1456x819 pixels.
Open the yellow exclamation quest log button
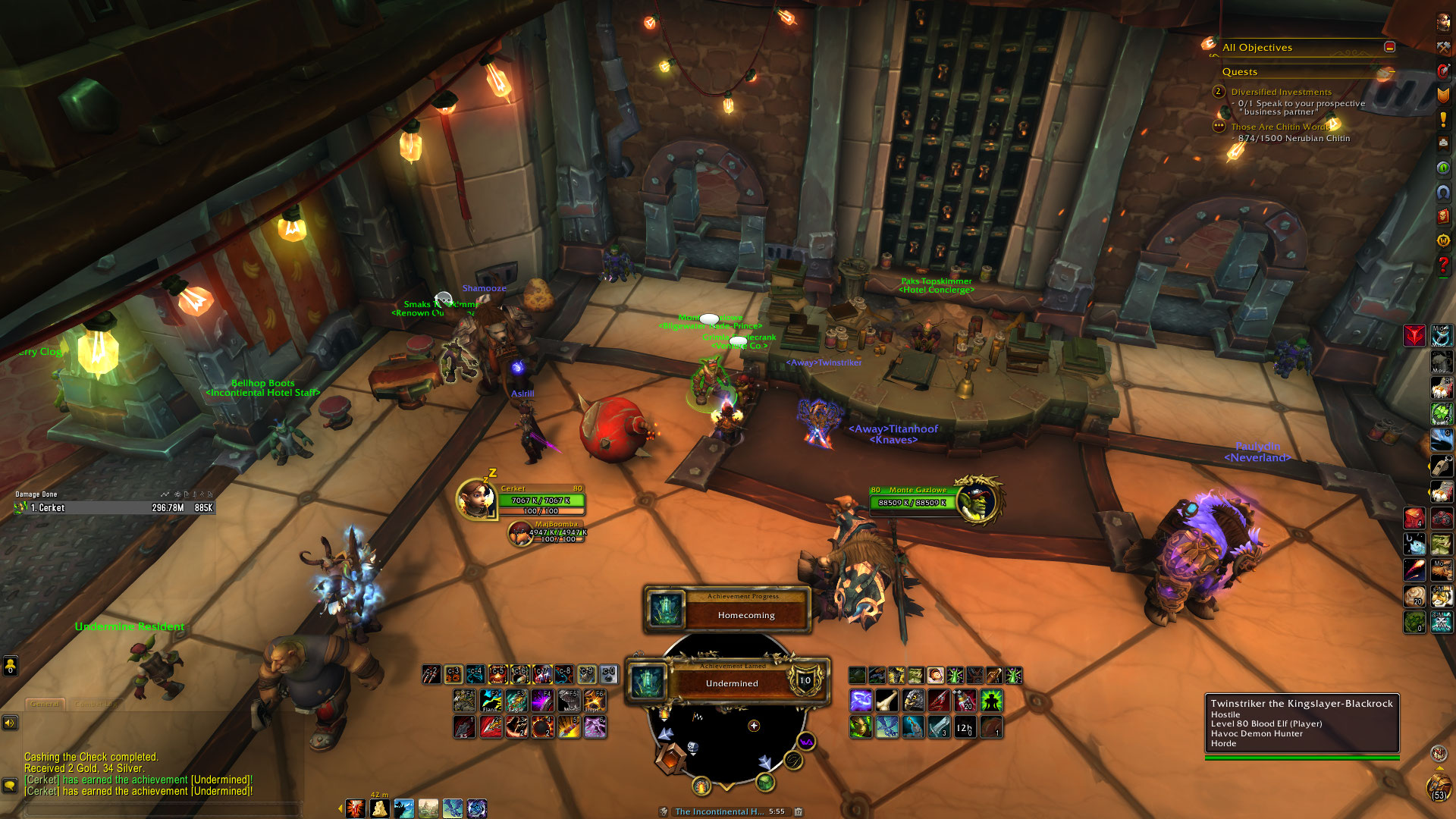[1442, 119]
